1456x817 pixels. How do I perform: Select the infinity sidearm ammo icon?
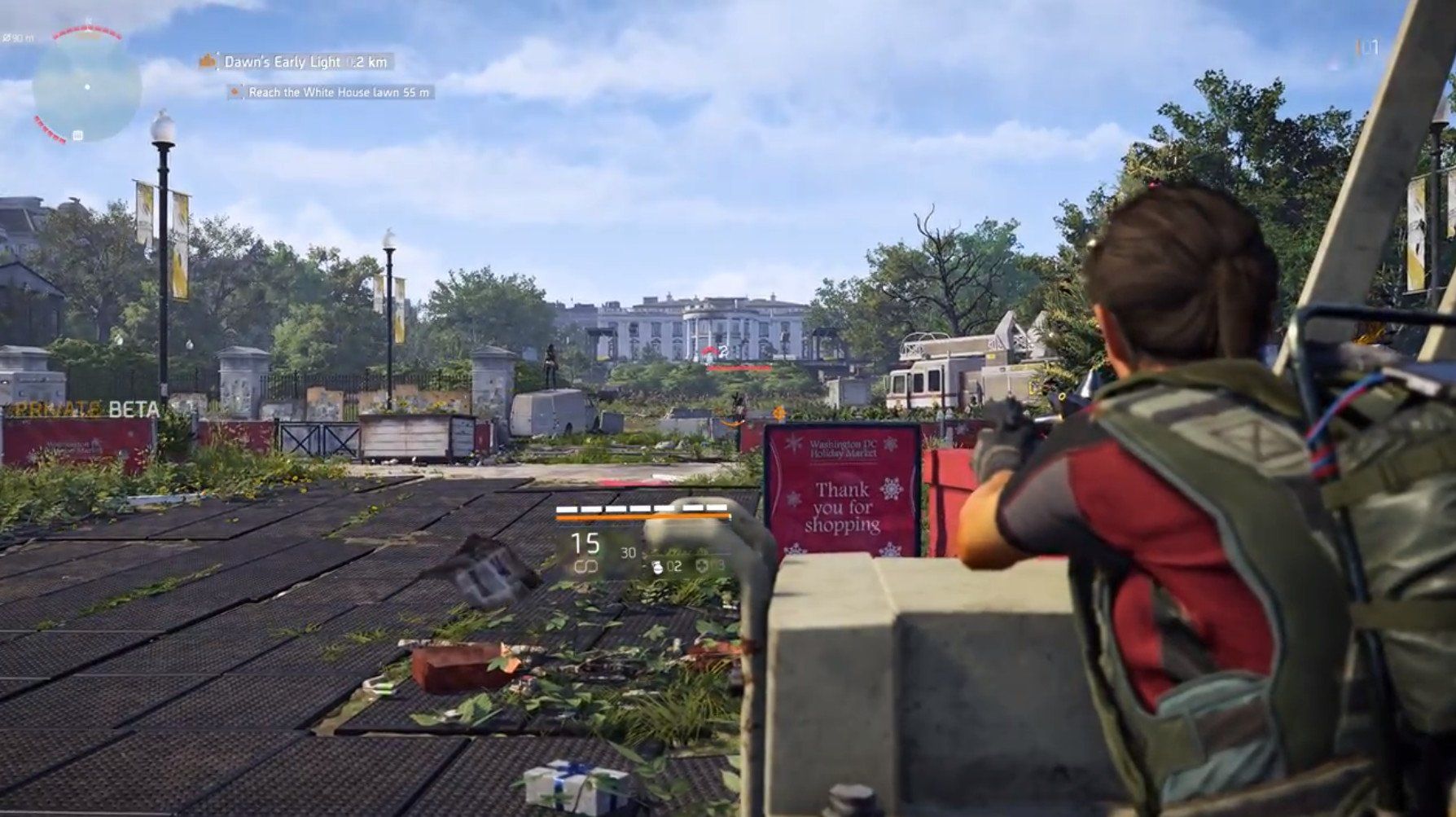pyautogui.click(x=586, y=567)
